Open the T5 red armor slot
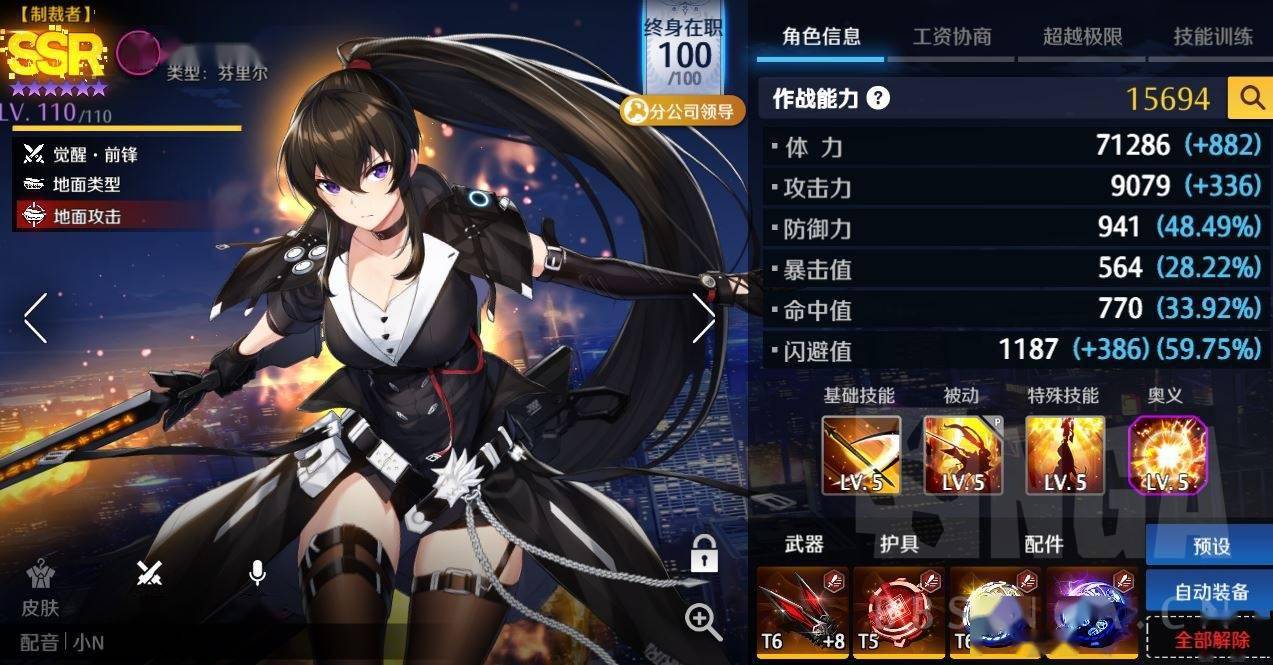This screenshot has width=1273, height=665. [x=898, y=611]
